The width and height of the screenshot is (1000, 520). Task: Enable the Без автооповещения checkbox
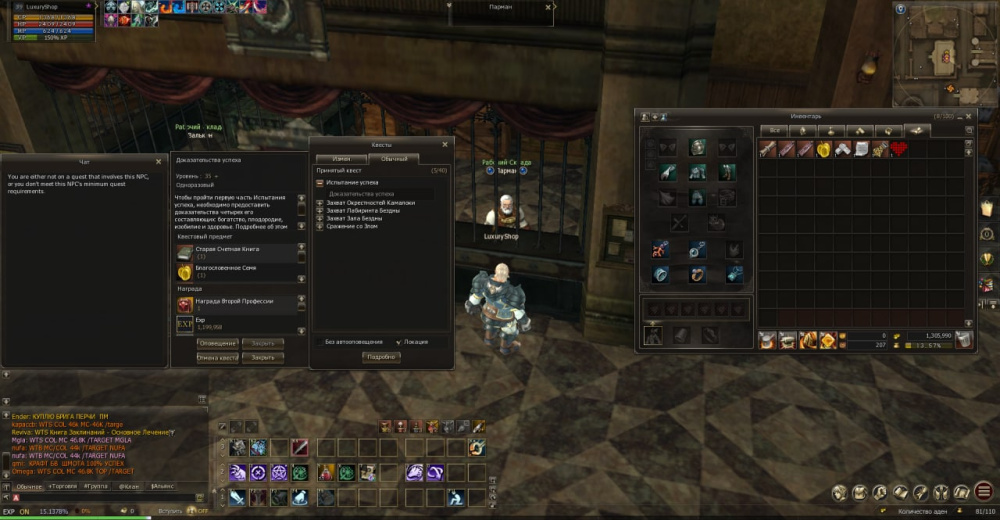point(319,342)
